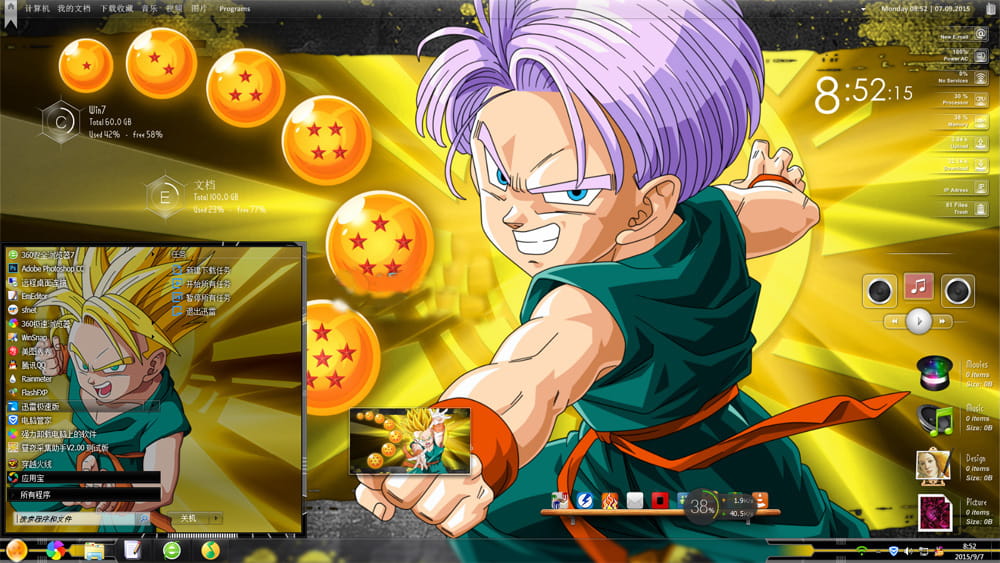Viewport: 1000px width, 563px height.
Task: Launch Adobe Photoshop CC from the start menu
Action: tap(53, 269)
